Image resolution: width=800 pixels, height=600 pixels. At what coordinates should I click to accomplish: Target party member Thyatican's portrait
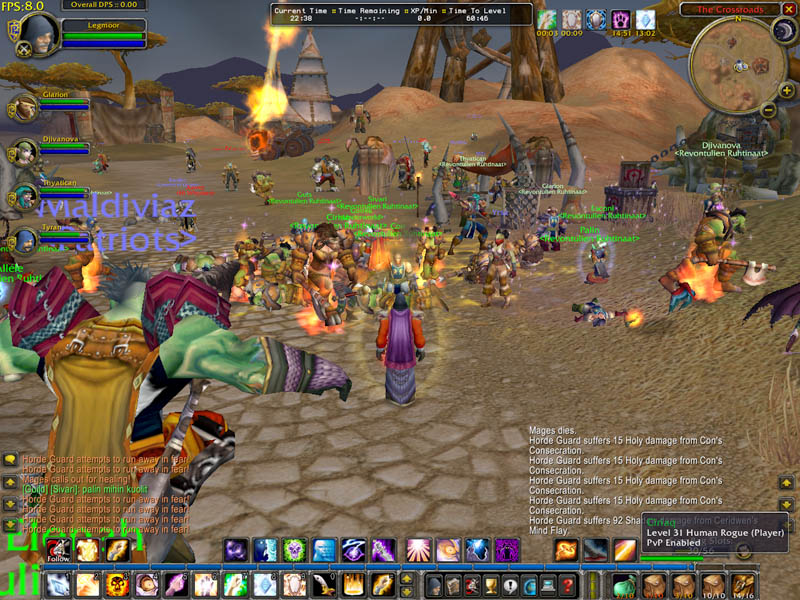[x=25, y=196]
